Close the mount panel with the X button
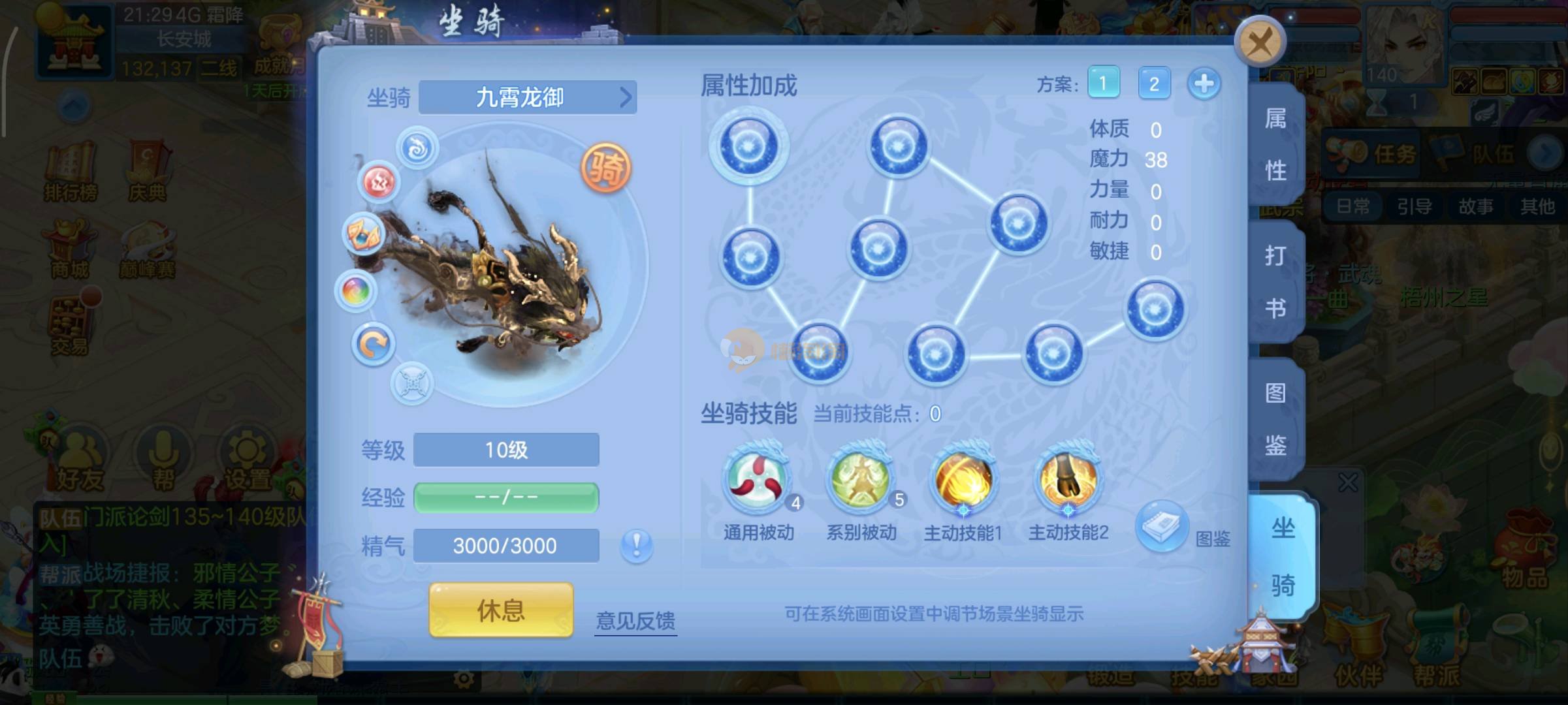1568x705 pixels. point(1259,42)
